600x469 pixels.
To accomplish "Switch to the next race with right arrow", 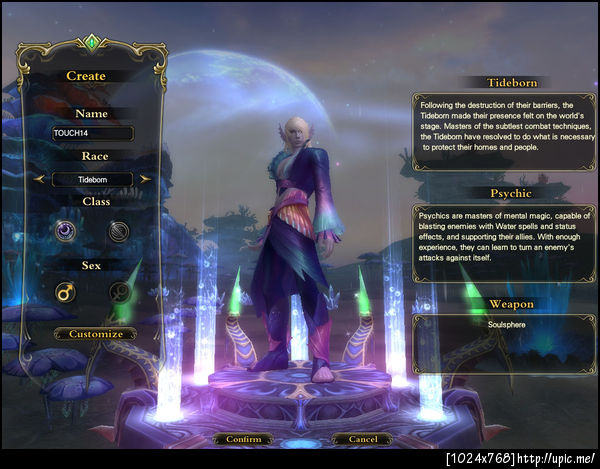I will (146, 180).
